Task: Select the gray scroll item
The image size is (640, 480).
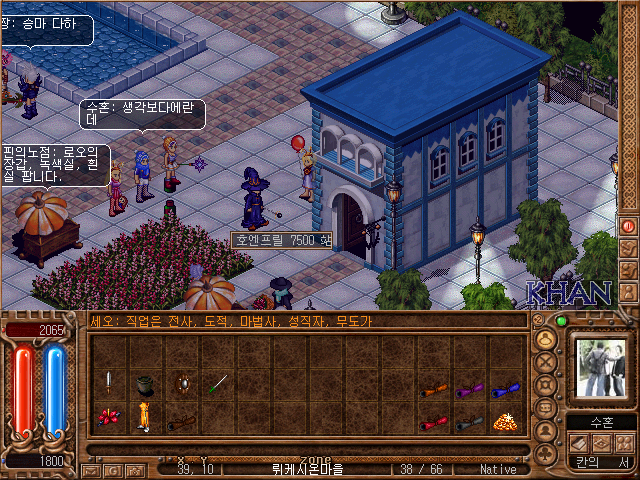Action: pos(469,422)
